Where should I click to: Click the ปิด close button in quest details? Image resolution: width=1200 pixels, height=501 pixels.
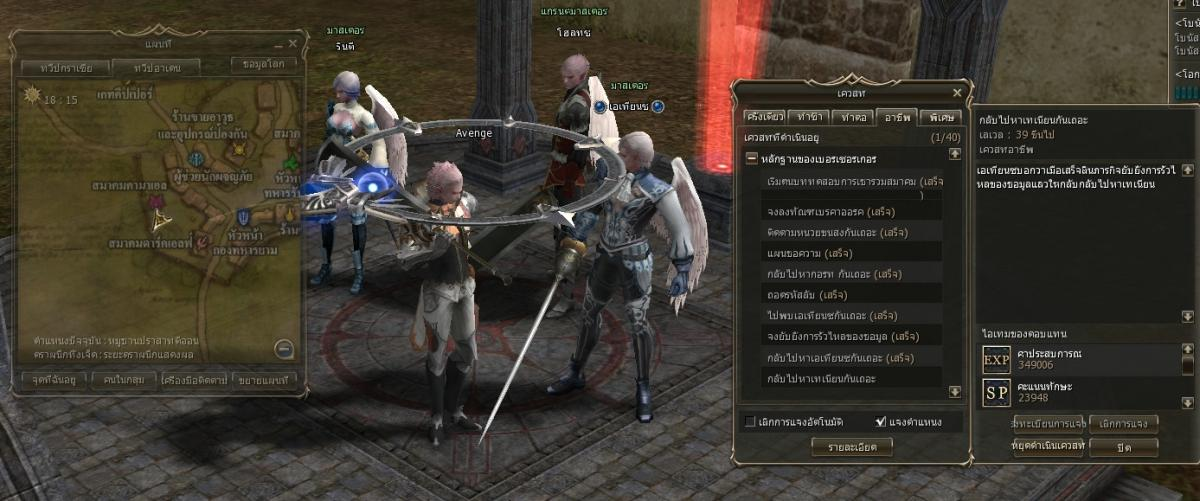(1123, 447)
